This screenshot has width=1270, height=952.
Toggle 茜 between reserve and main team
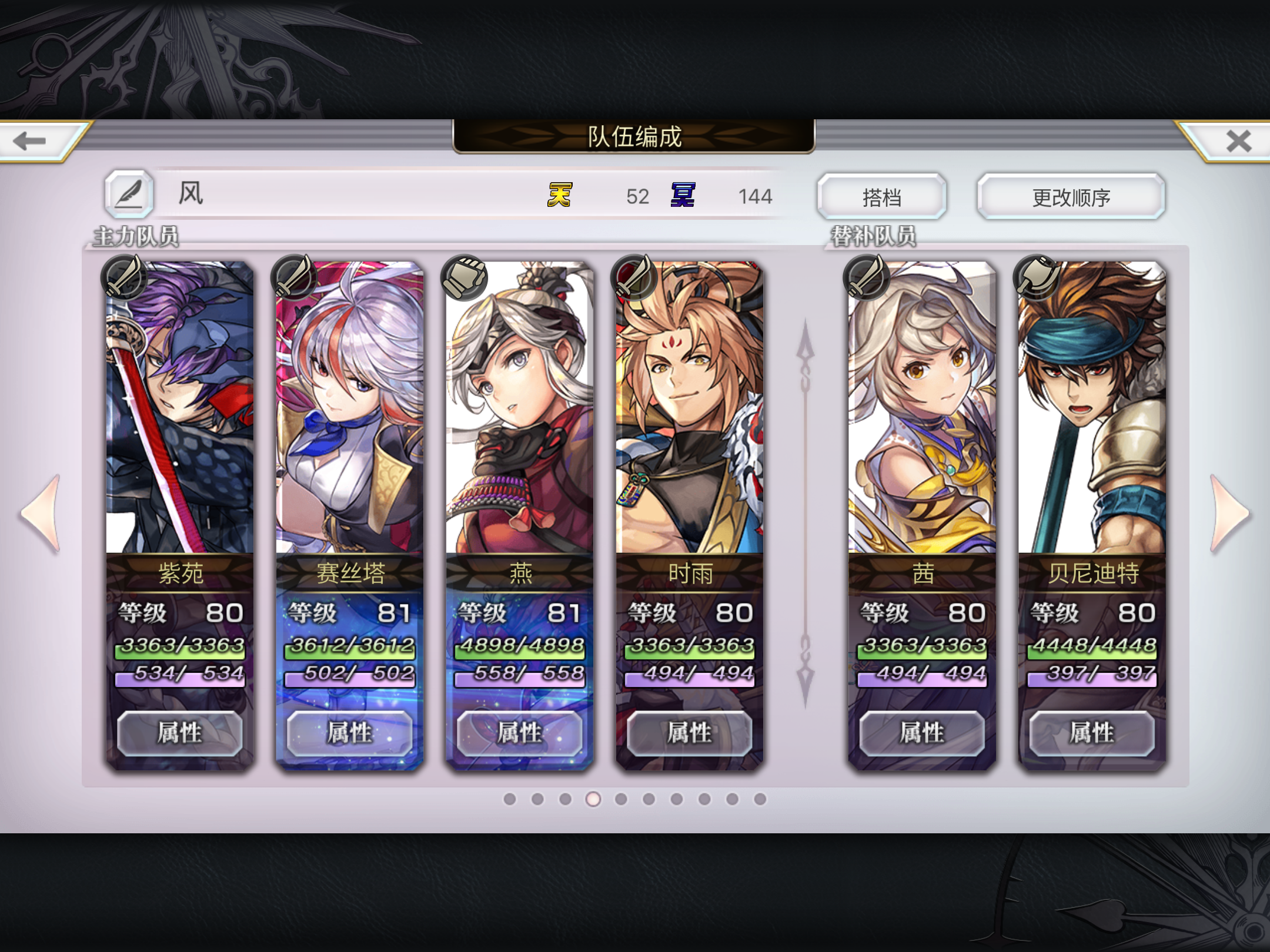click(920, 411)
